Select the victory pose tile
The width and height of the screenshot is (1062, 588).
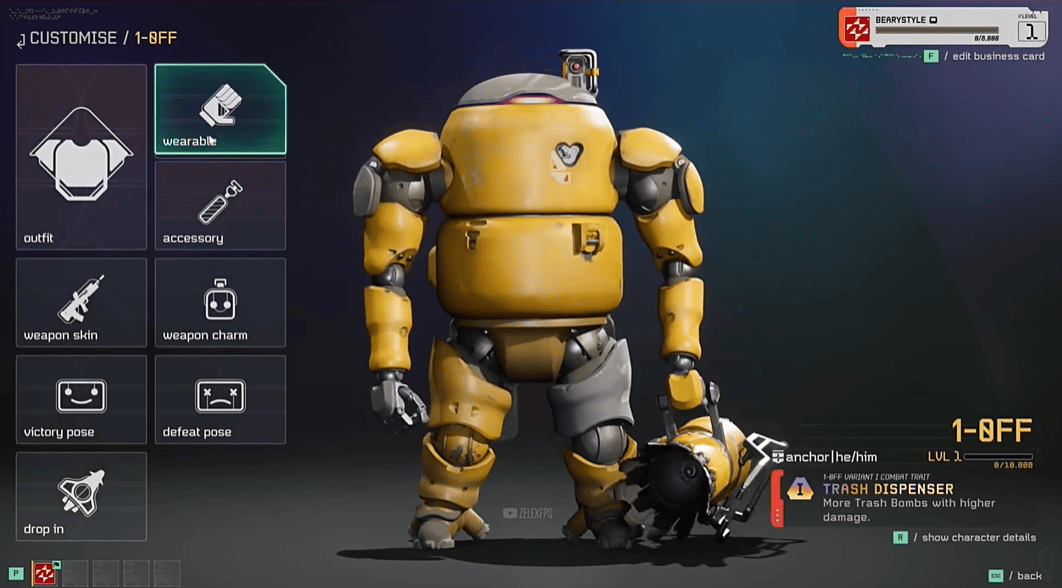[x=81, y=399]
